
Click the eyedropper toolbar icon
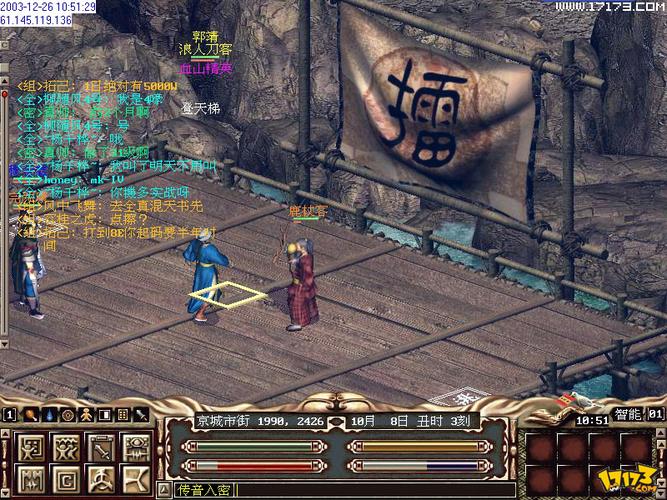coord(141,414)
